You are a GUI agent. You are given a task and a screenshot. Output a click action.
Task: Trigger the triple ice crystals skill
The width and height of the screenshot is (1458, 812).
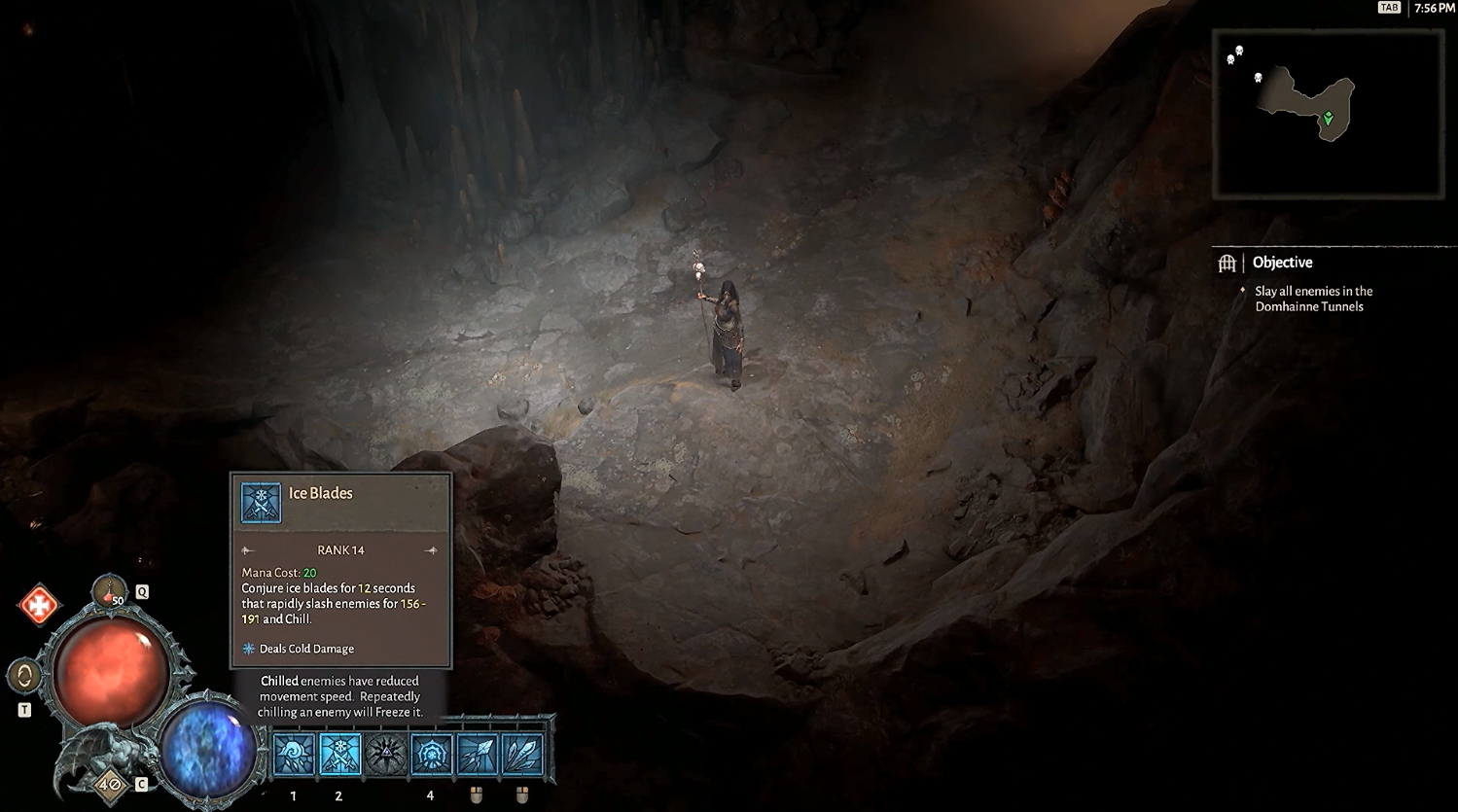[x=521, y=755]
